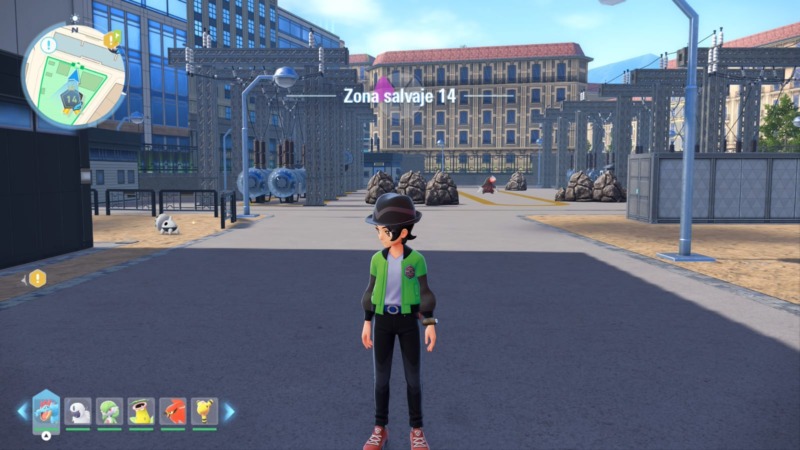The height and width of the screenshot is (450, 800).
Task: Click the left arrow beside the party bar
Action: click(22, 411)
